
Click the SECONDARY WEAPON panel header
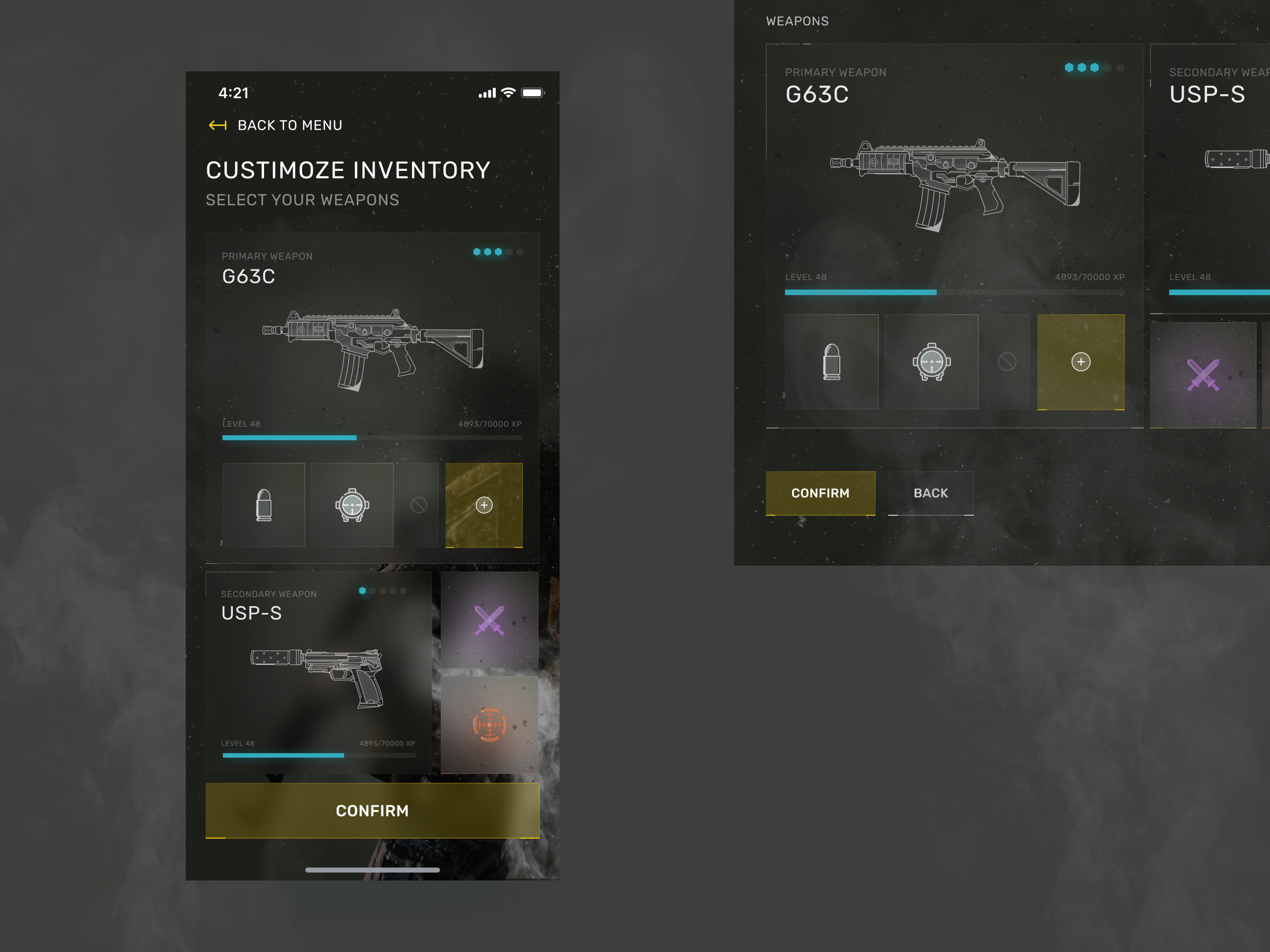pyautogui.click(x=269, y=593)
